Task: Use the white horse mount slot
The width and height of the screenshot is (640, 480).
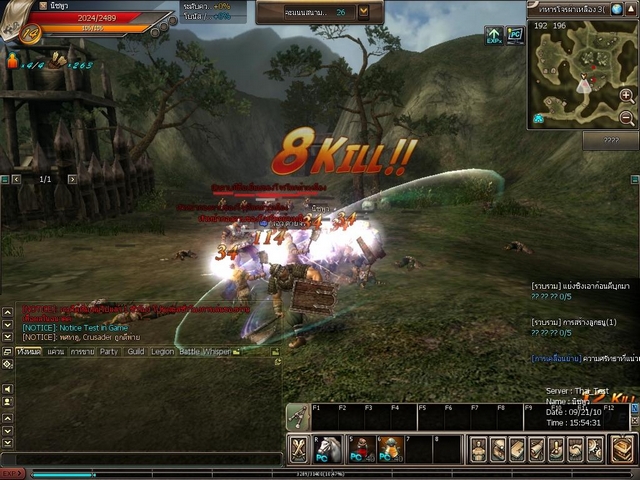Action: tap(329, 449)
